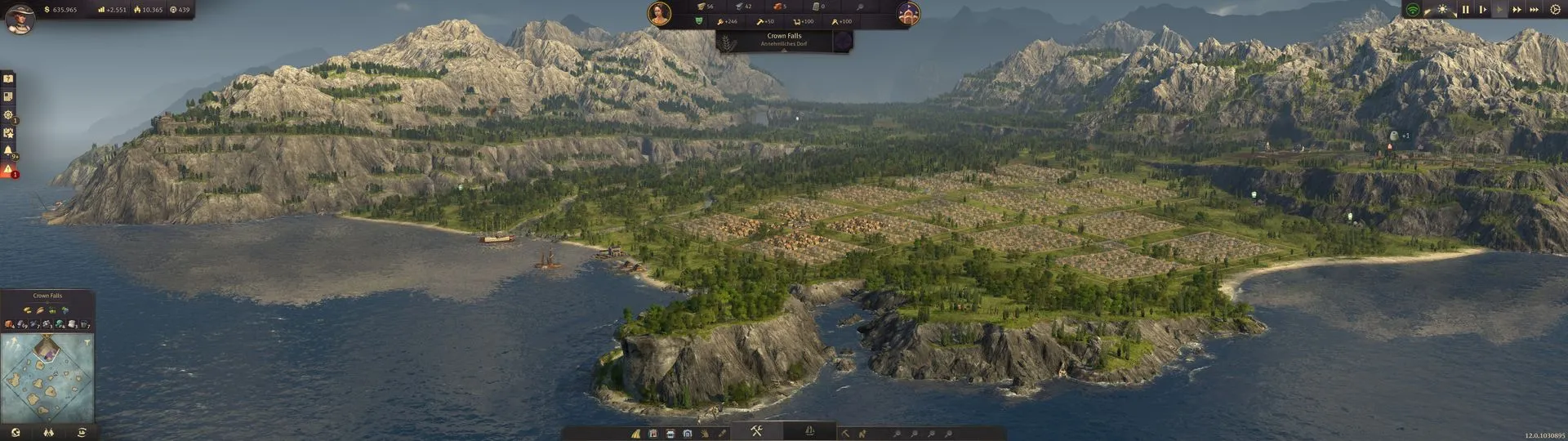Open the build menu hammer-and-wrench tab
This screenshot has width=1568, height=441.
pyautogui.click(x=756, y=431)
